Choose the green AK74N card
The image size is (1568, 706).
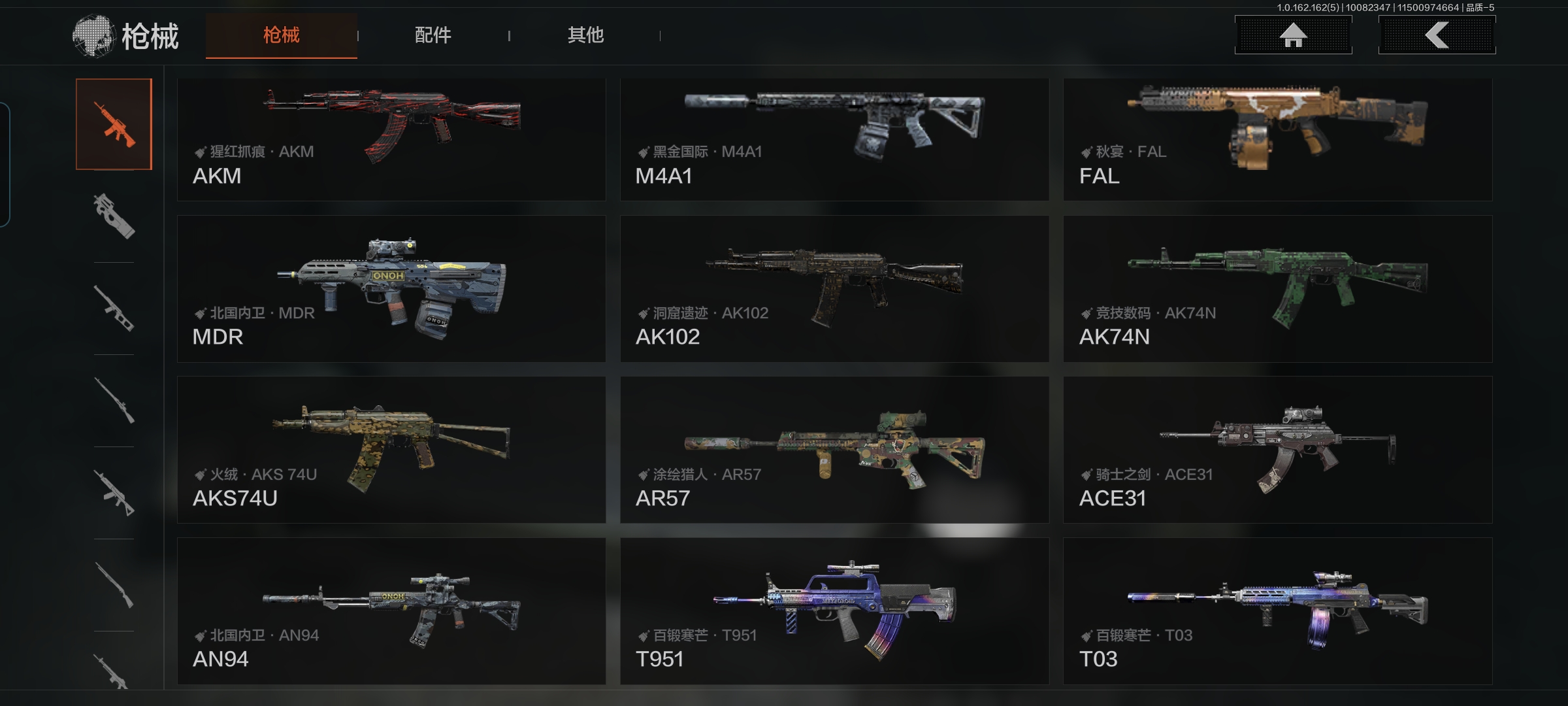tap(1277, 289)
